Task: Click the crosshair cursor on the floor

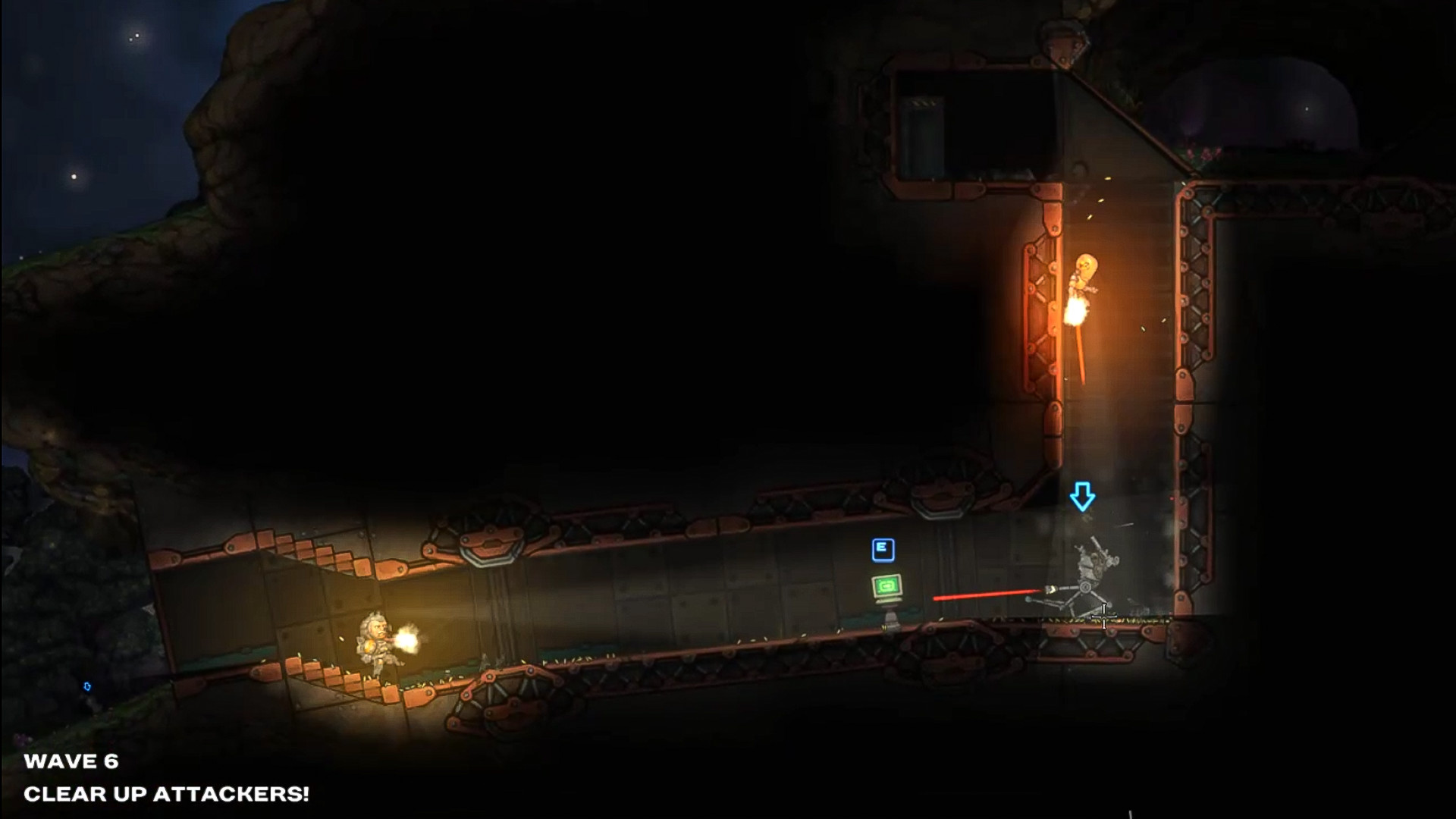Action: point(1104,617)
